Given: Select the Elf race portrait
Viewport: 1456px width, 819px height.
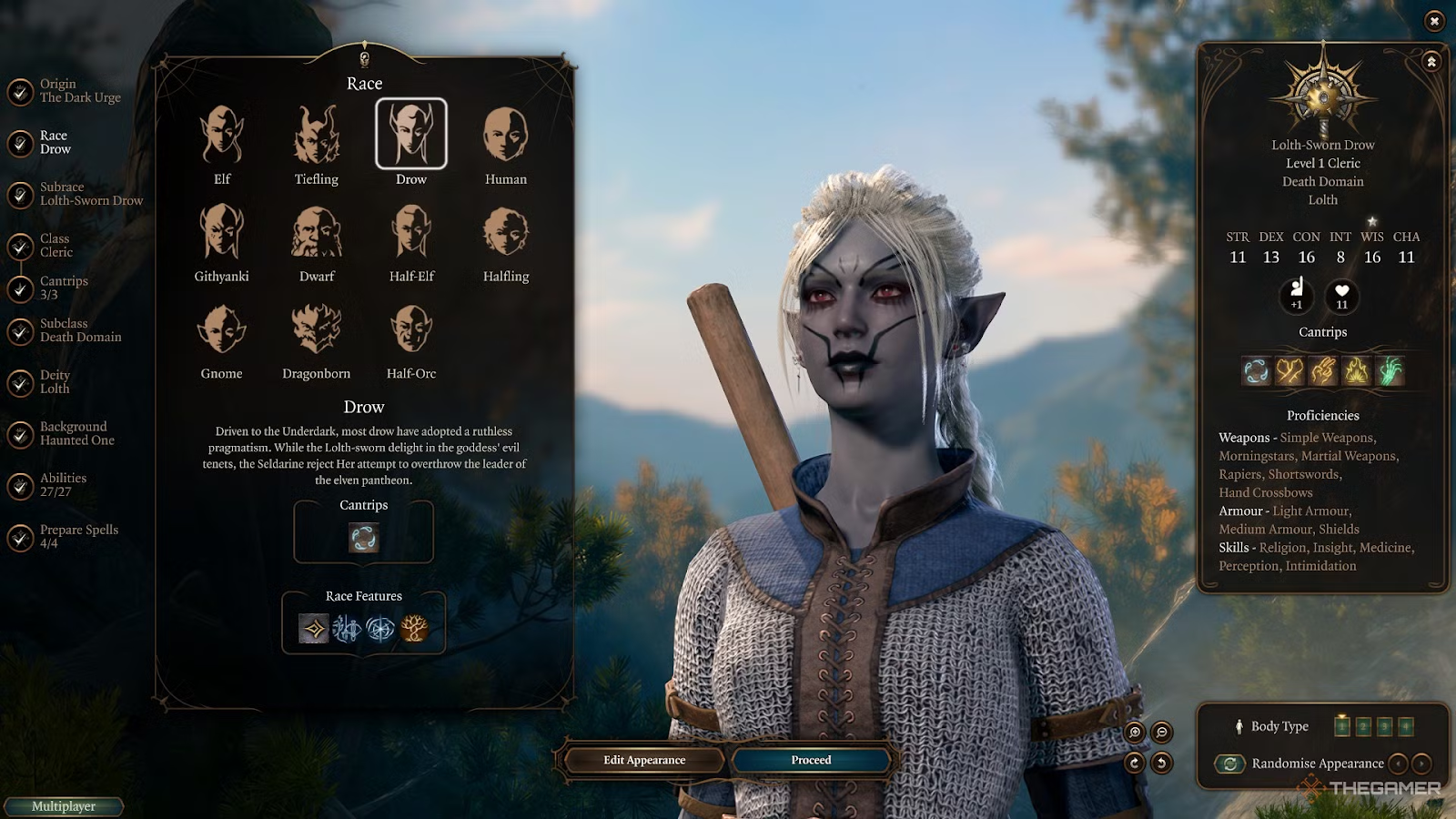Looking at the screenshot, I should click(x=222, y=136).
